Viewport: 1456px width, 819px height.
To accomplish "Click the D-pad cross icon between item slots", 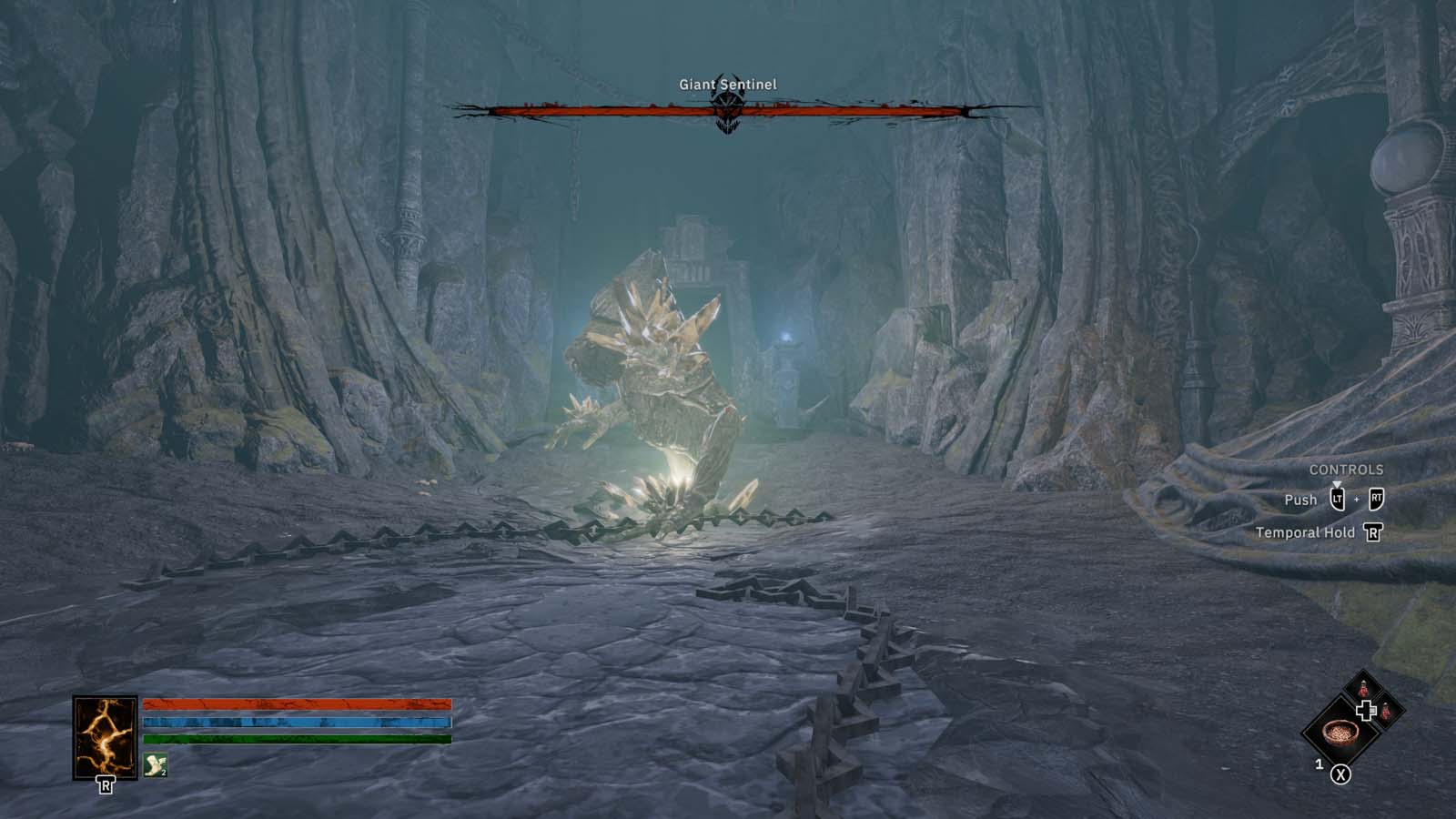I will click(x=1366, y=710).
